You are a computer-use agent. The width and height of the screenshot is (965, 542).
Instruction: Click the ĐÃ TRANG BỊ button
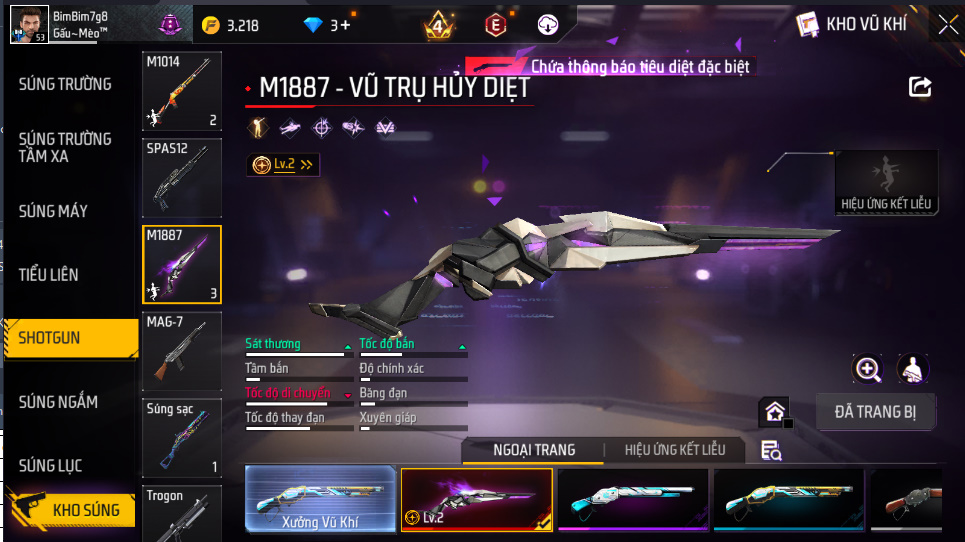coord(875,411)
